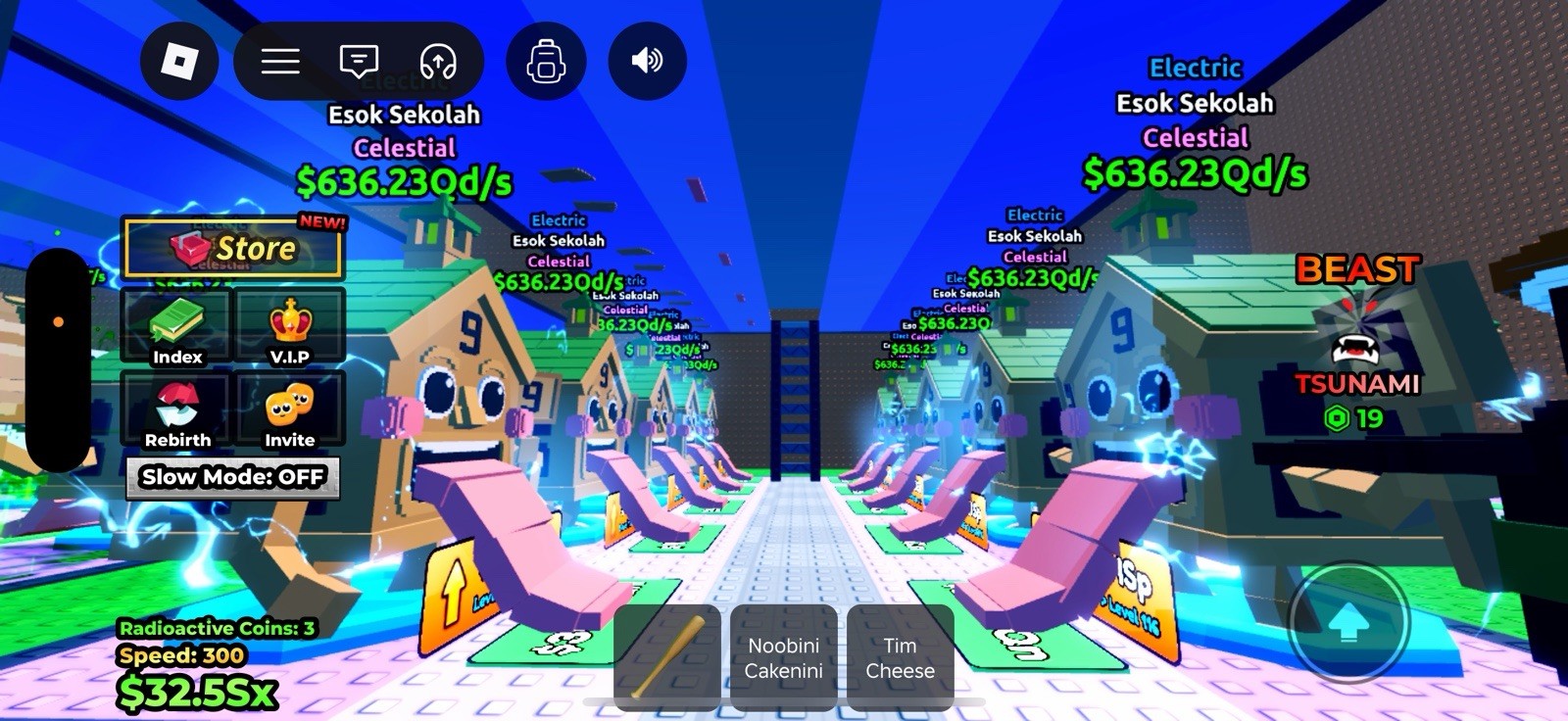Tap the jump arrow button

click(x=1348, y=621)
